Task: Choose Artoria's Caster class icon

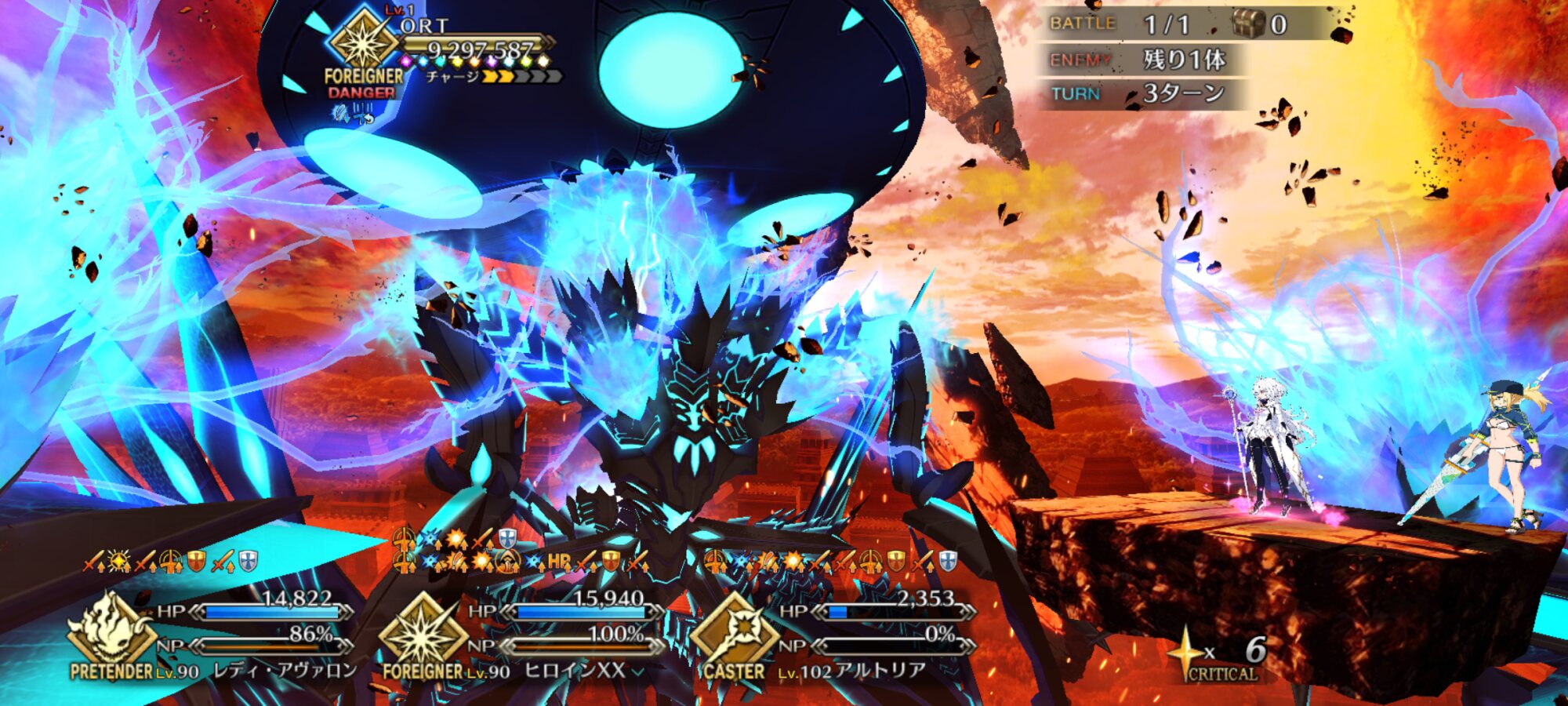Action: (734, 630)
